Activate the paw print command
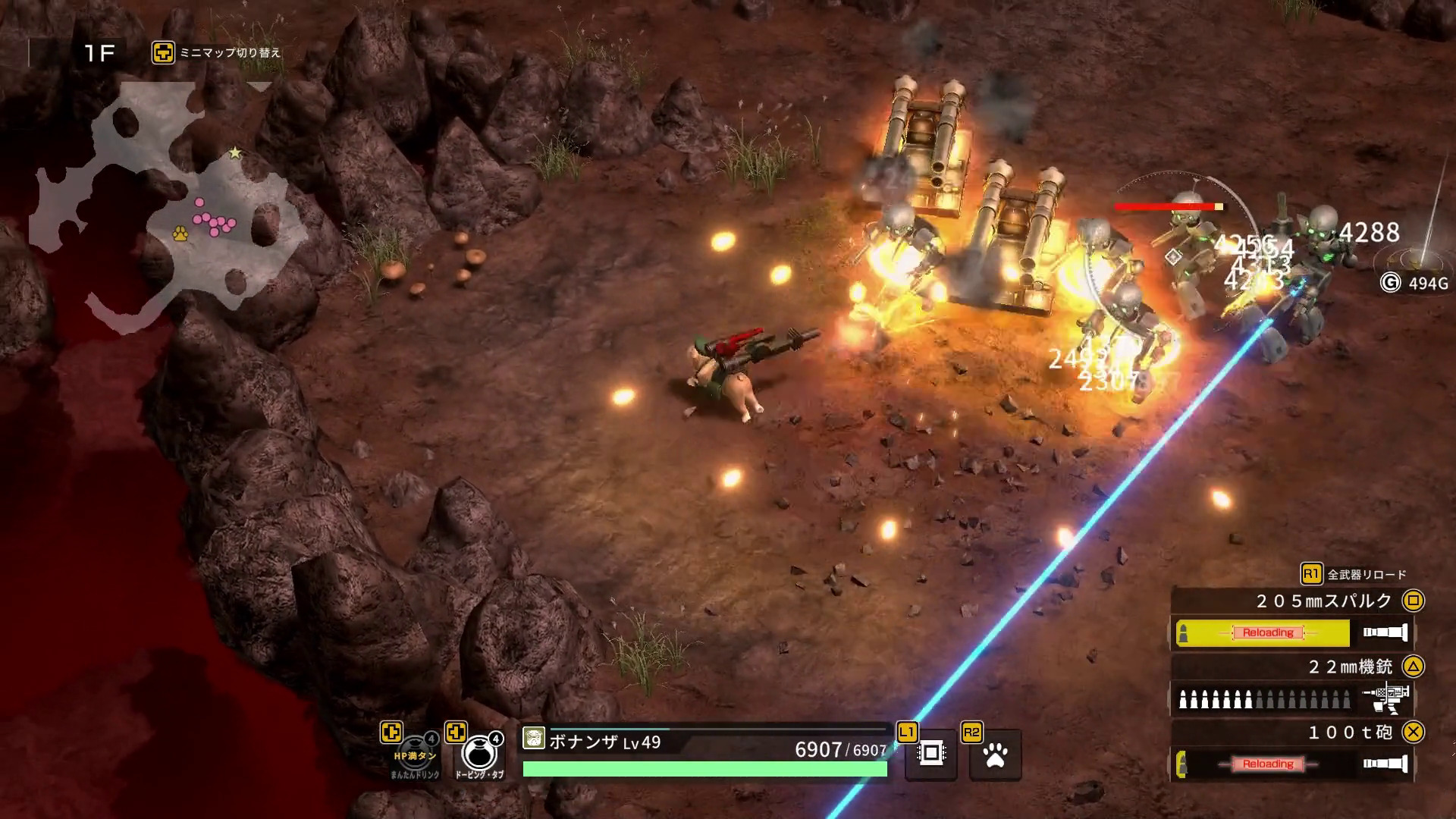 995,755
